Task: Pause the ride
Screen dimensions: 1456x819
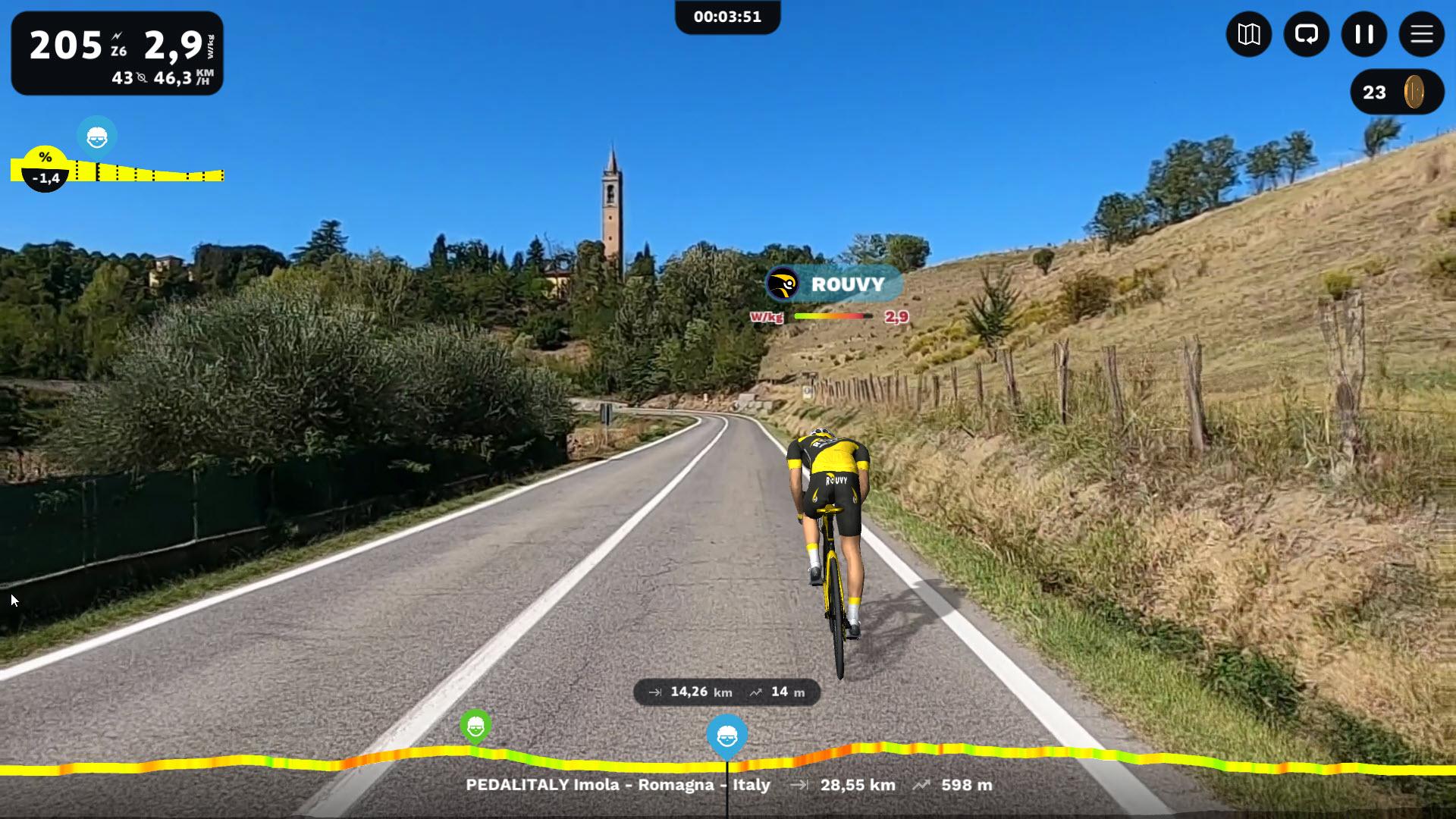Action: (1363, 34)
